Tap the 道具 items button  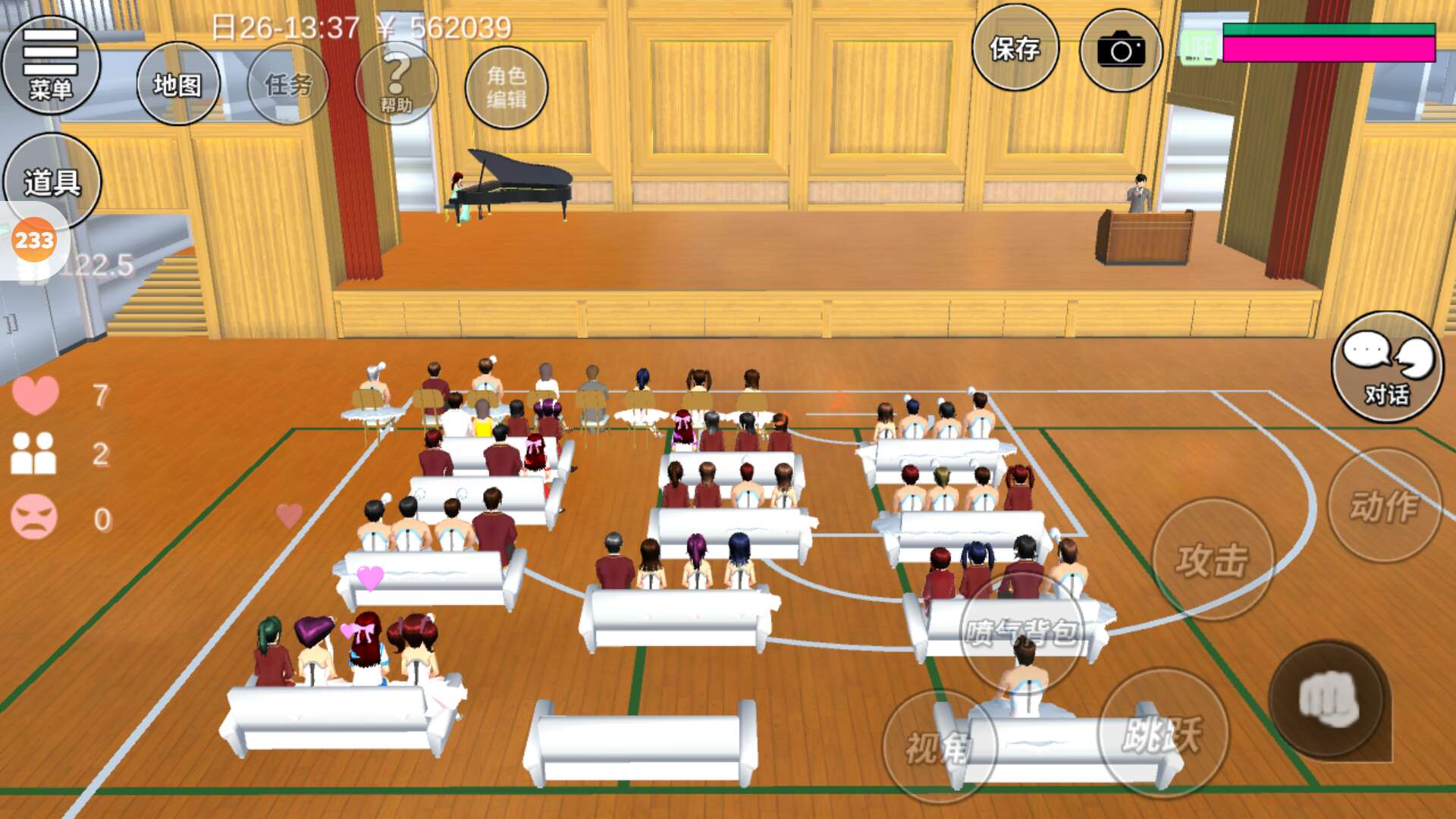[x=52, y=180]
